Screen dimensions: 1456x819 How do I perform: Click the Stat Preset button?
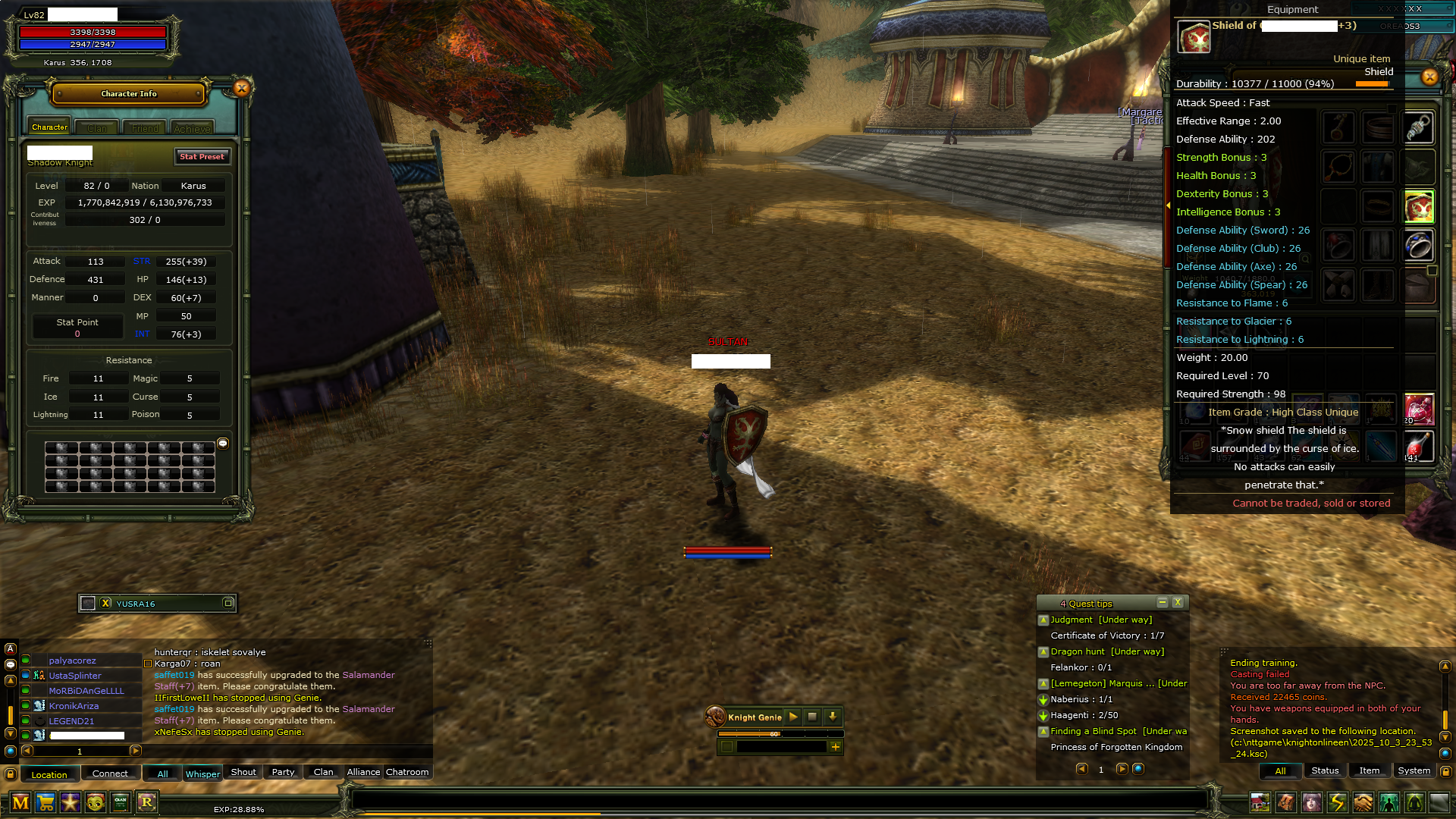point(202,156)
